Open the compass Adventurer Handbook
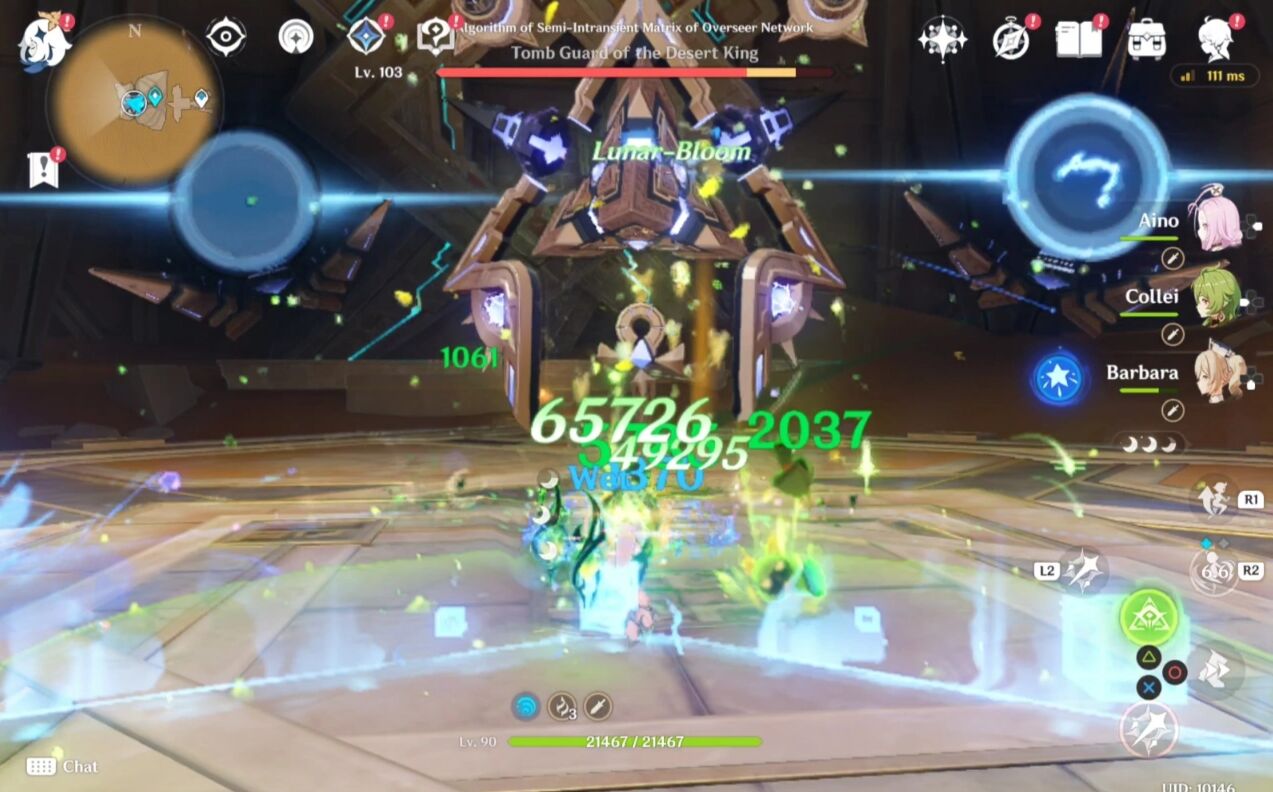The height and width of the screenshot is (792, 1273). tap(1011, 40)
